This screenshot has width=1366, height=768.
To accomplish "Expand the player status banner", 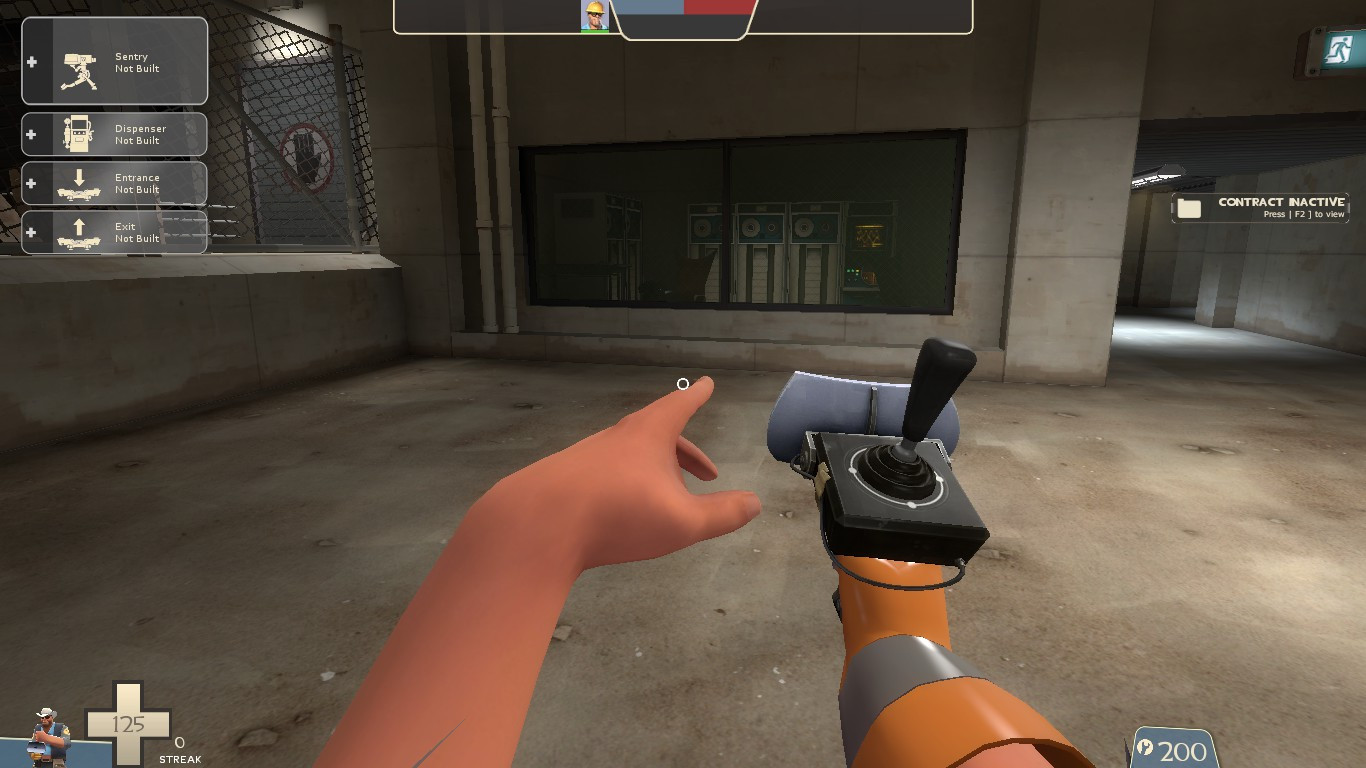I will pos(683,18).
